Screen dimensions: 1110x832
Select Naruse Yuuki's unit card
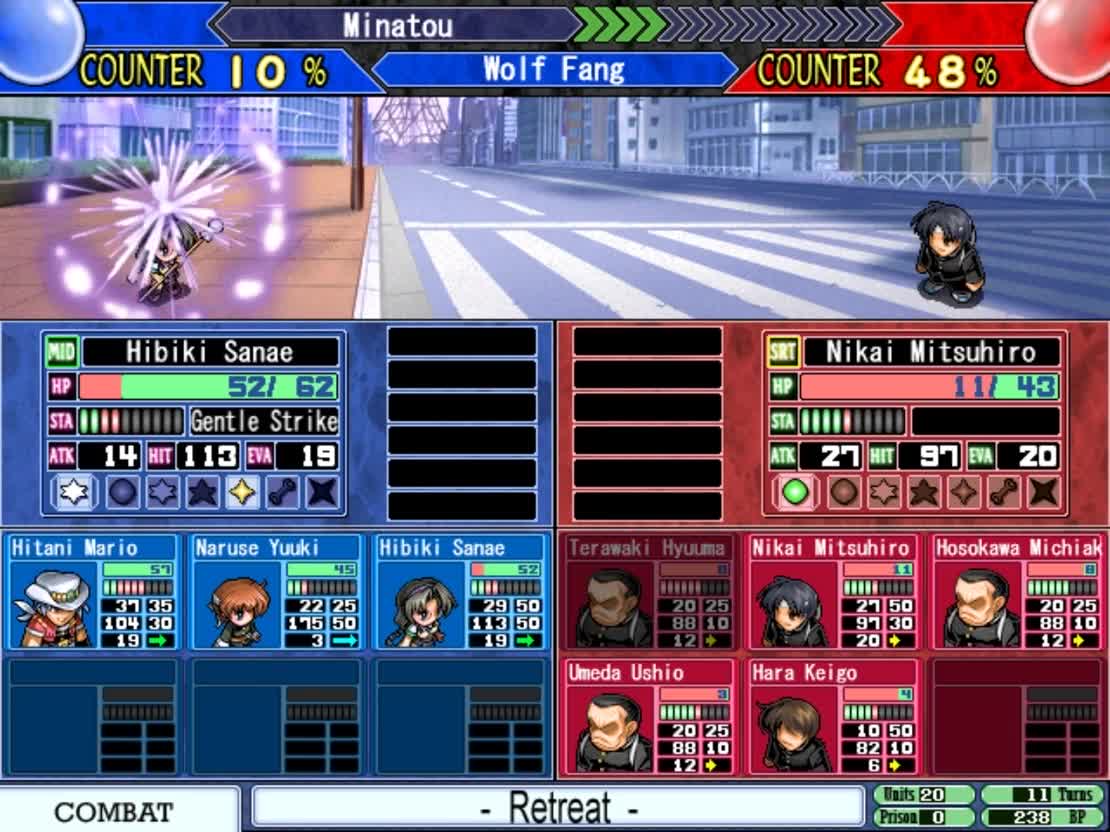click(277, 592)
